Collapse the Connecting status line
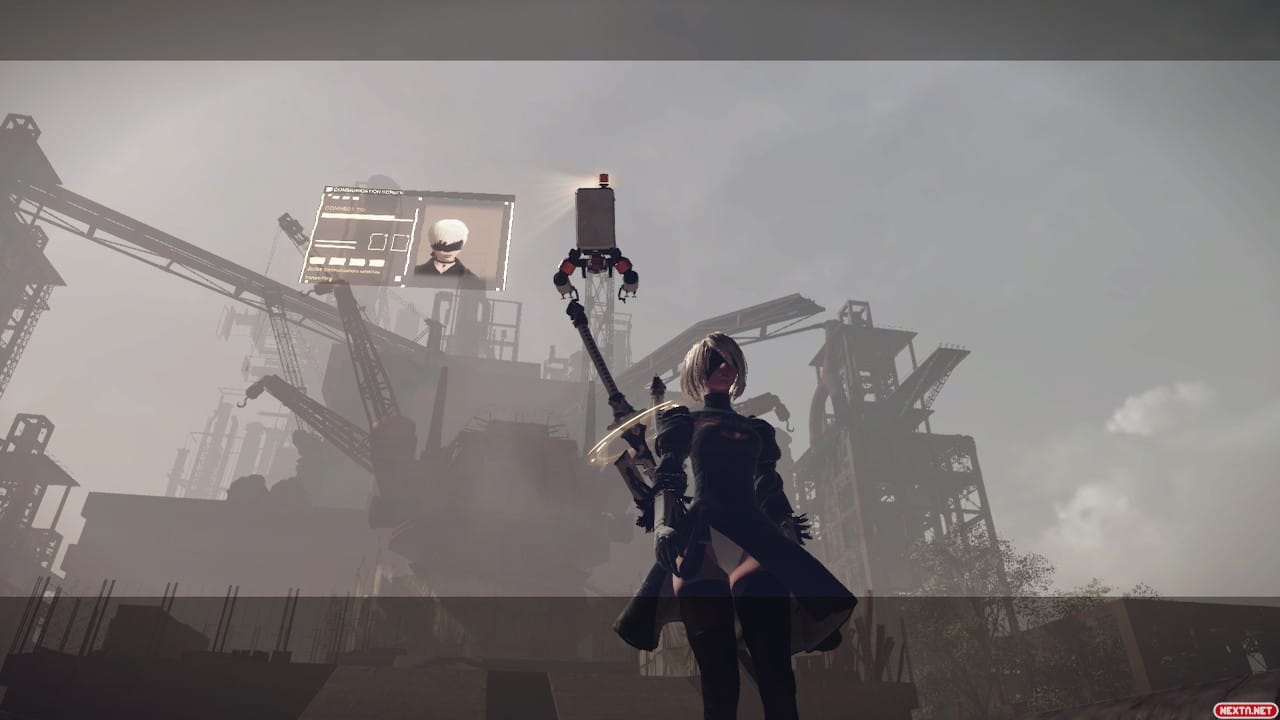This screenshot has width=1280, height=720. 320,277
